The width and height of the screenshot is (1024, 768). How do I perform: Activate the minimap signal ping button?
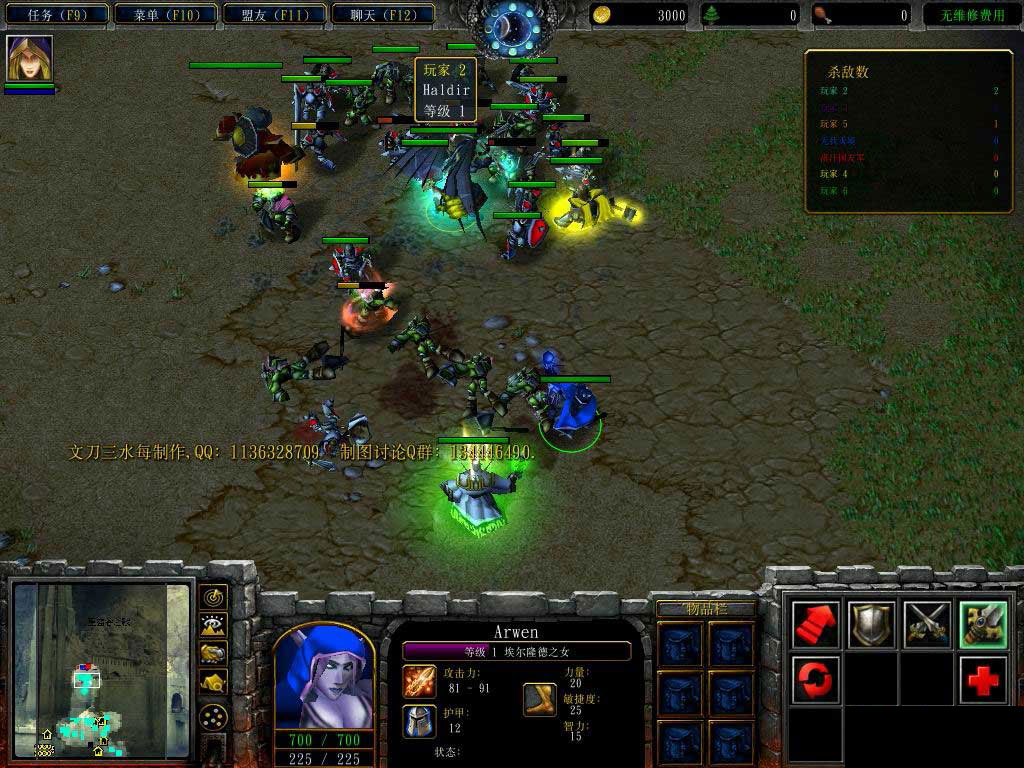[x=213, y=598]
